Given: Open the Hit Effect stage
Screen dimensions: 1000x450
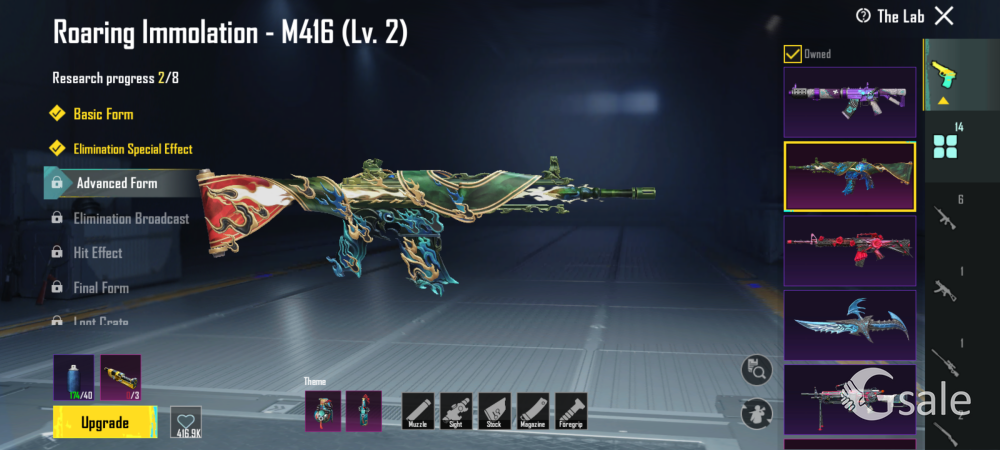Looking at the screenshot, I should tap(98, 253).
